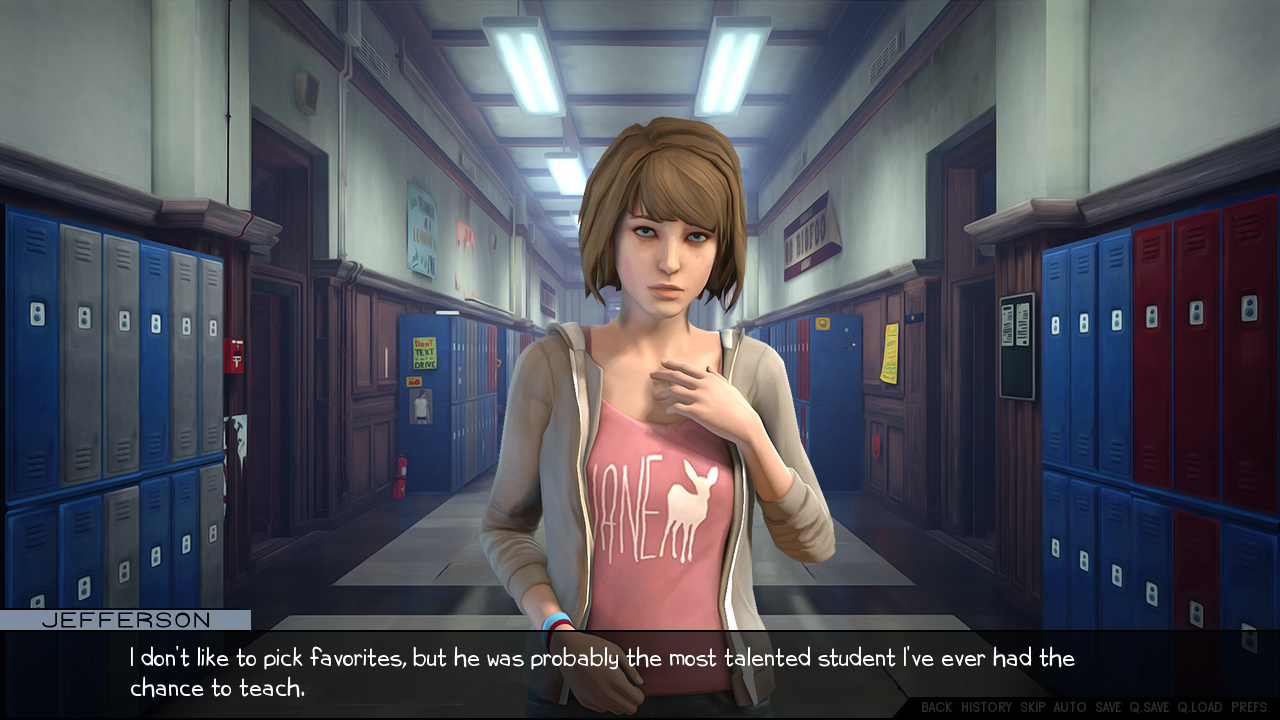1280x720 pixels.
Task: Quick load with Q.Load
Action: pyautogui.click(x=1199, y=707)
